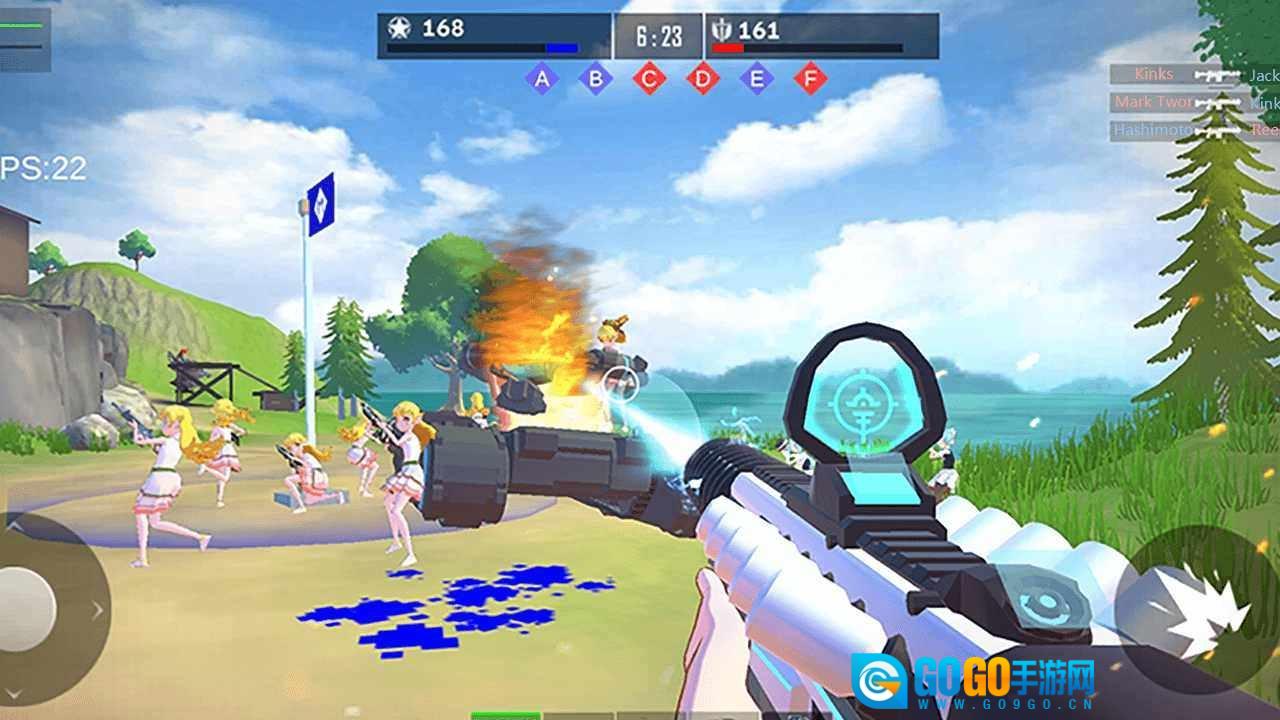The height and width of the screenshot is (720, 1280).
Task: Select capture point E marker
Action: pos(757,78)
